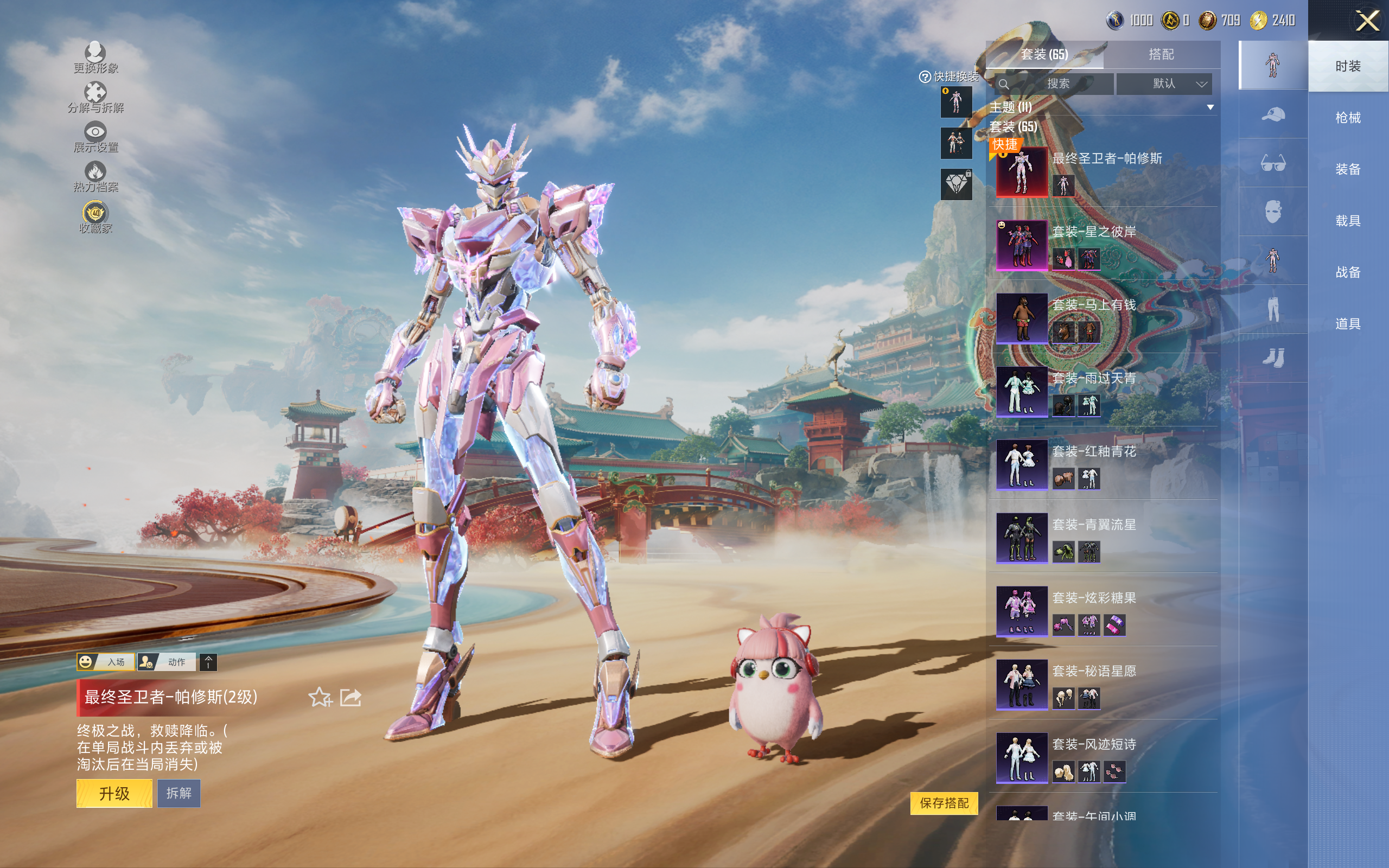The height and width of the screenshot is (868, 1389).
Task: Open the 枪械 category
Action: click(1347, 118)
